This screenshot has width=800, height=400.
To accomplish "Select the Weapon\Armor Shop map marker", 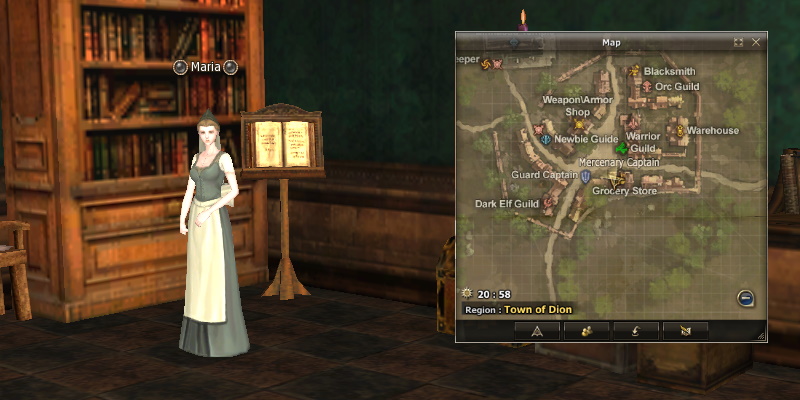I will pos(579,125).
